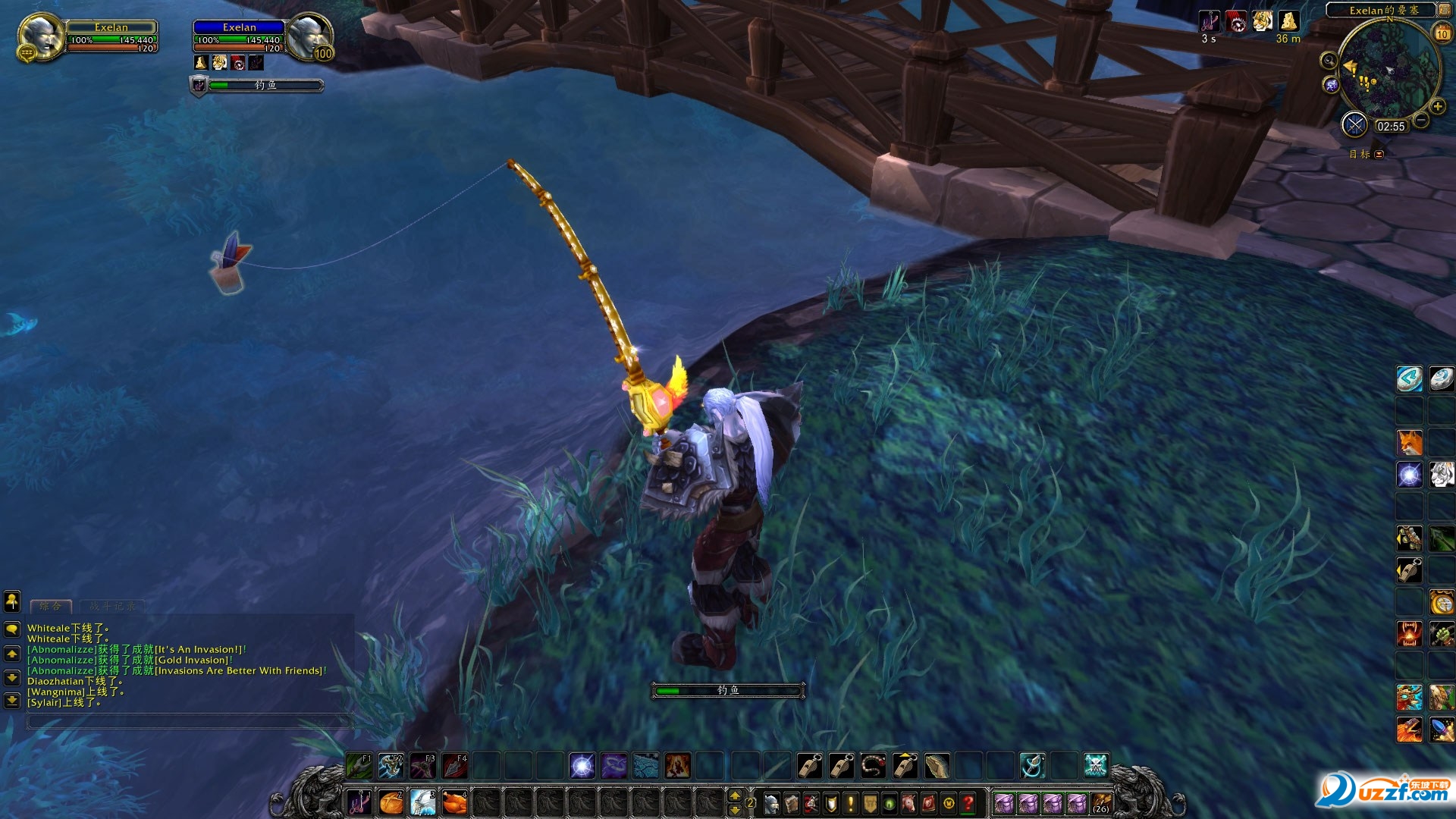The image size is (1456, 819).
Task: Click the Exelan player portrait
Action: tap(41, 36)
